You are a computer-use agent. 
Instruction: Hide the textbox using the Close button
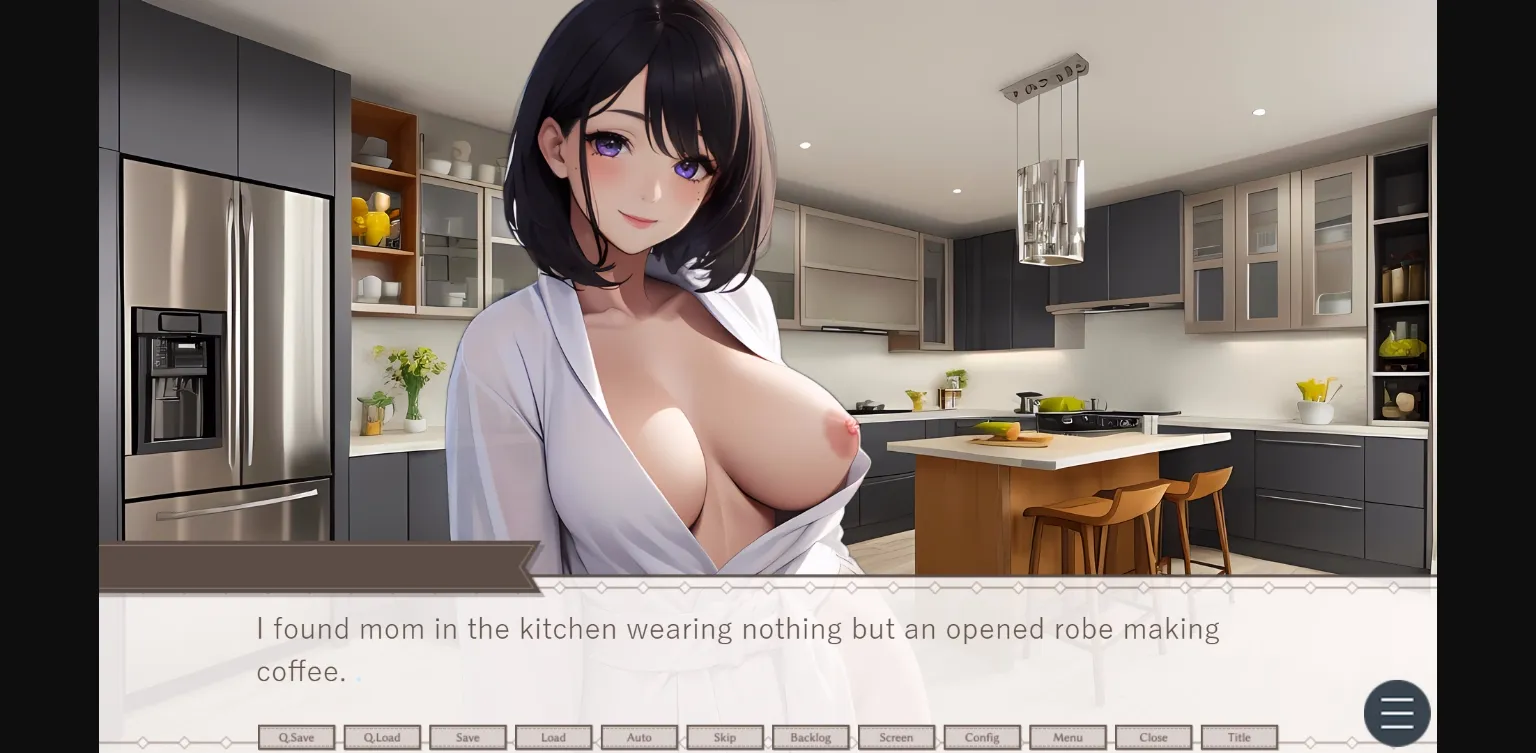click(1152, 737)
